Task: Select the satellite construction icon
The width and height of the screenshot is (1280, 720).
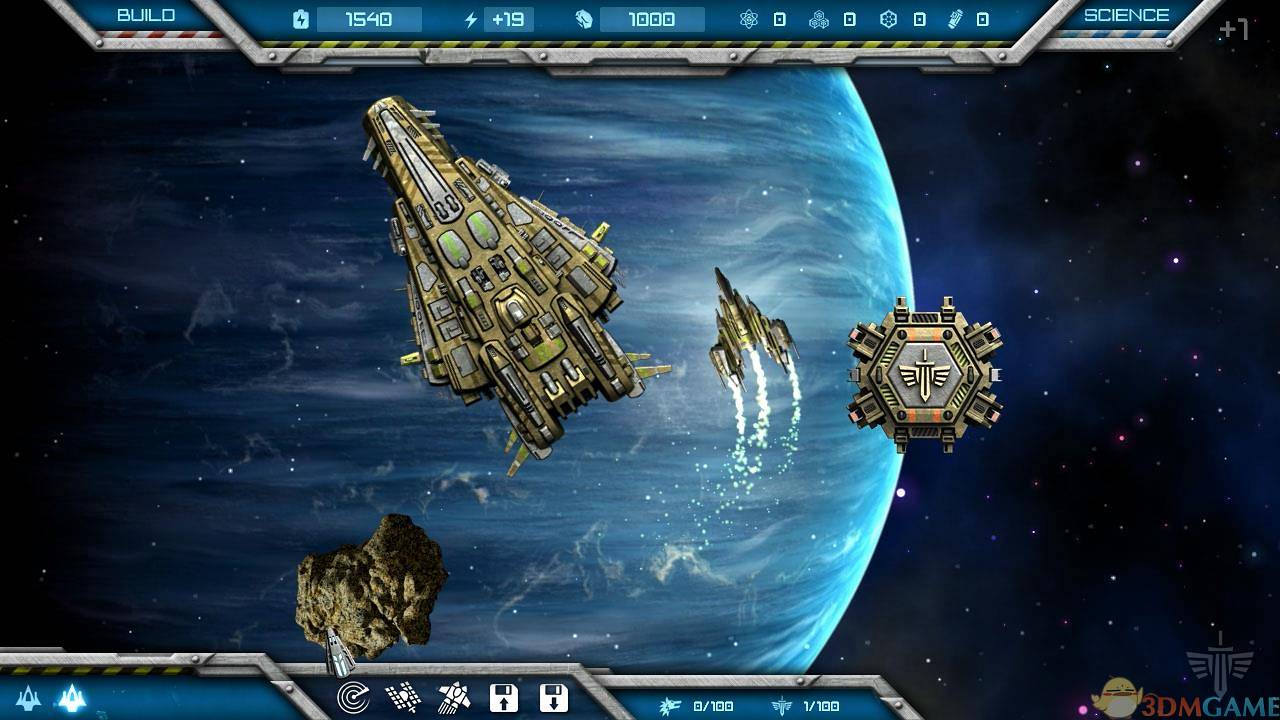Action: tap(404, 698)
